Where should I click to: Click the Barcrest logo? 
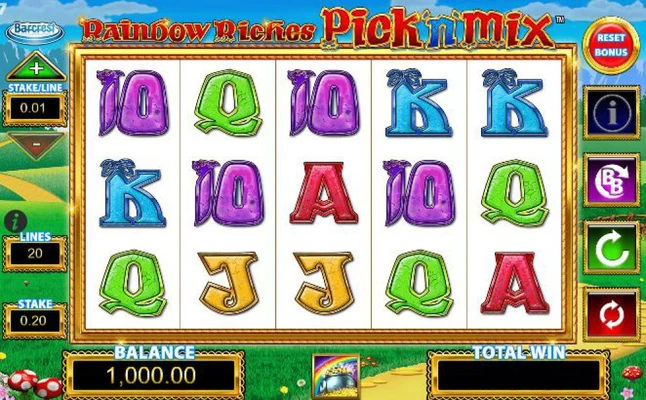(x=34, y=31)
